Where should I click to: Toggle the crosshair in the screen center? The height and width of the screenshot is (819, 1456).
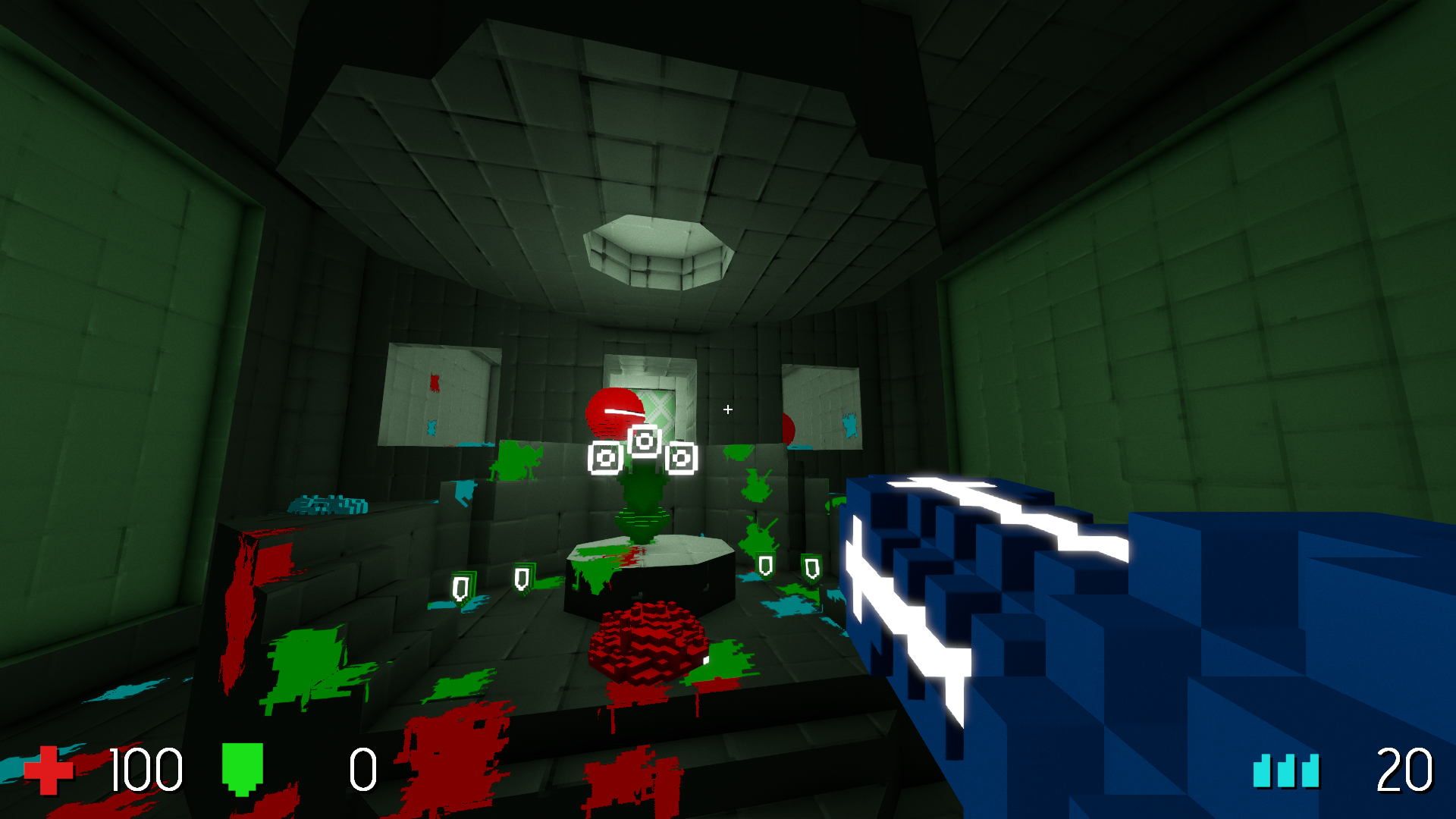[x=727, y=409]
